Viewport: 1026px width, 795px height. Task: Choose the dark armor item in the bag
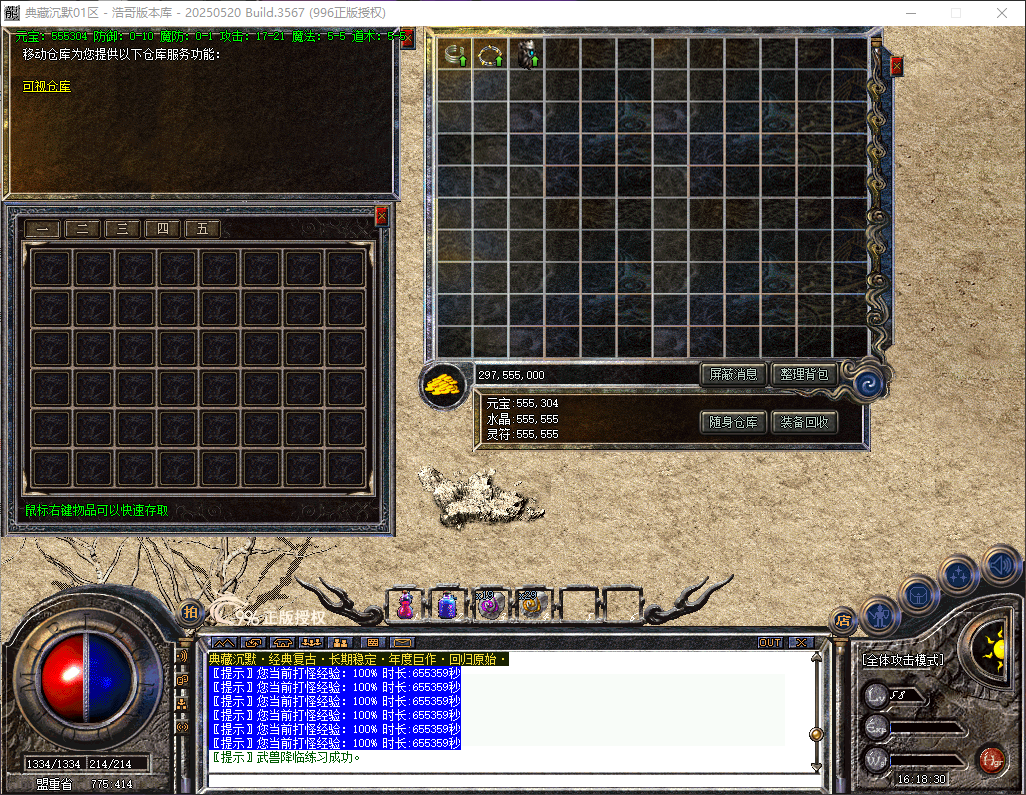[527, 55]
